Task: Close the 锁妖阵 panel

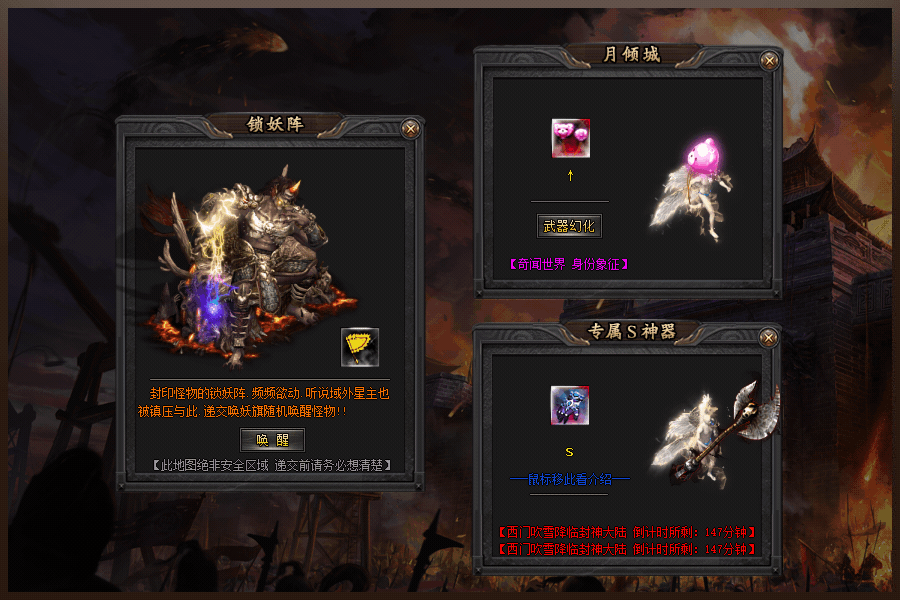Action: click(x=410, y=128)
